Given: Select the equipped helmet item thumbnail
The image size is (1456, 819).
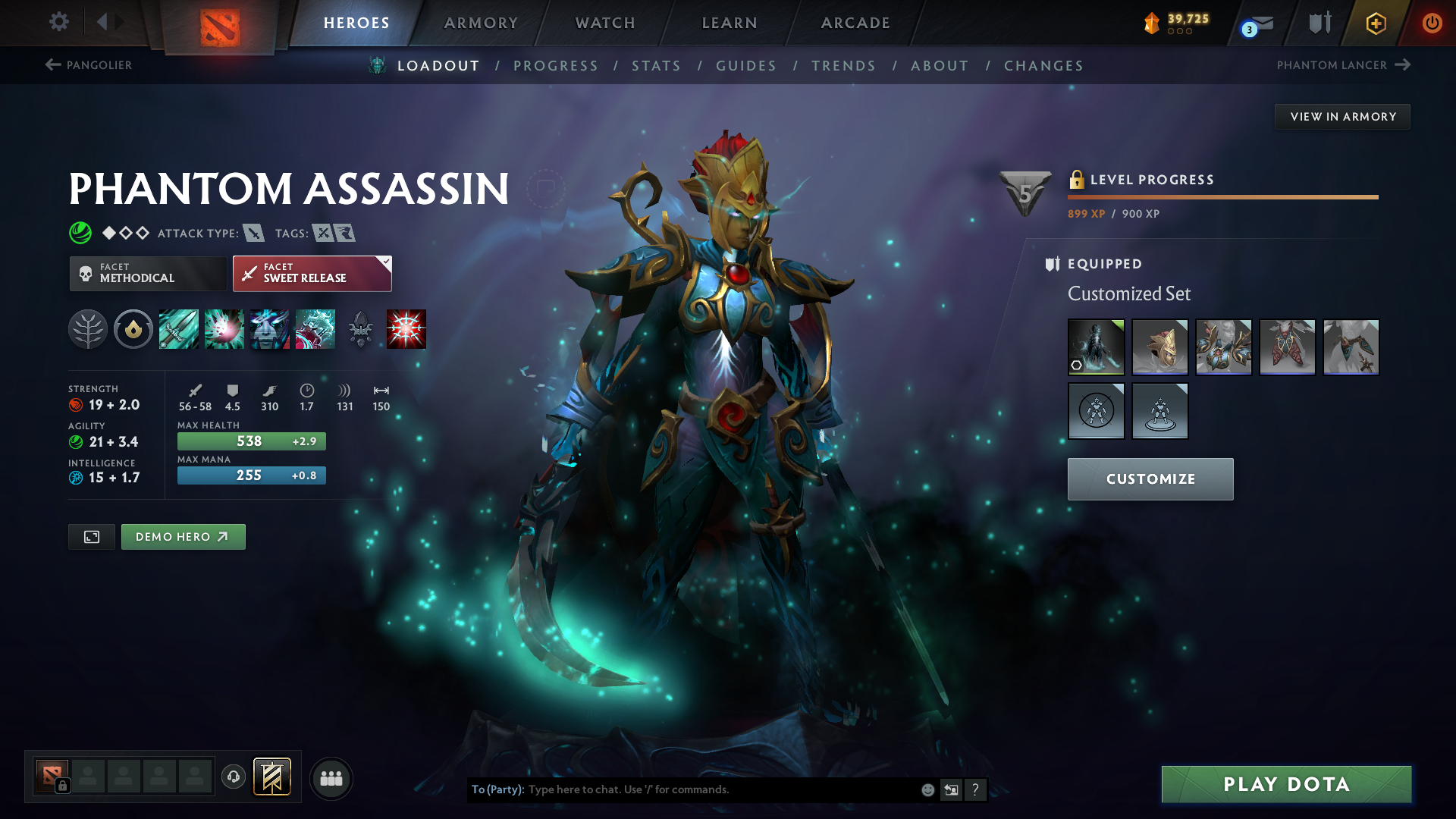Looking at the screenshot, I should pos(1160,347).
